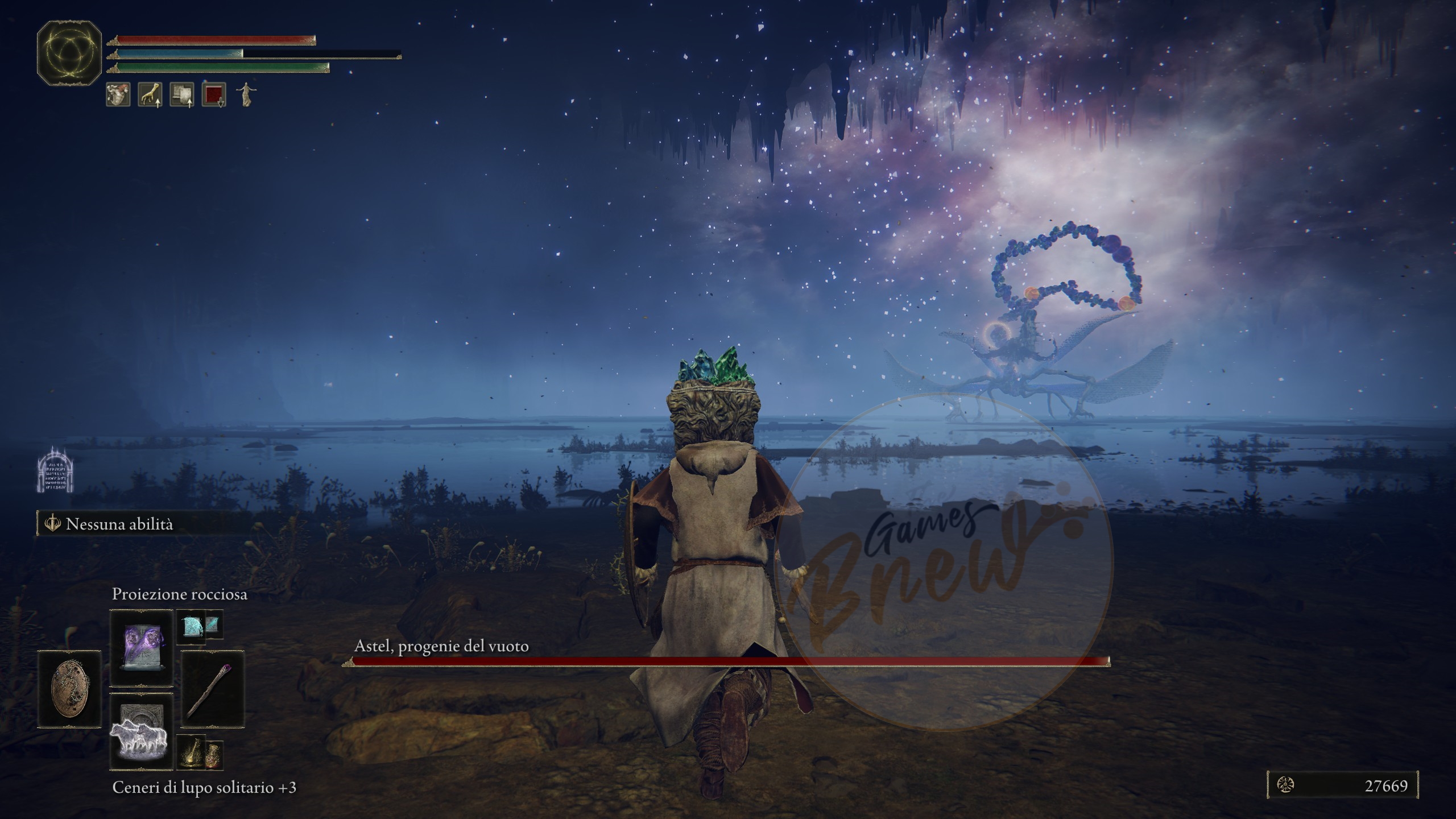Click the glowing summoning gate icon
This screenshot has height=819, width=1456.
pos(55,471)
